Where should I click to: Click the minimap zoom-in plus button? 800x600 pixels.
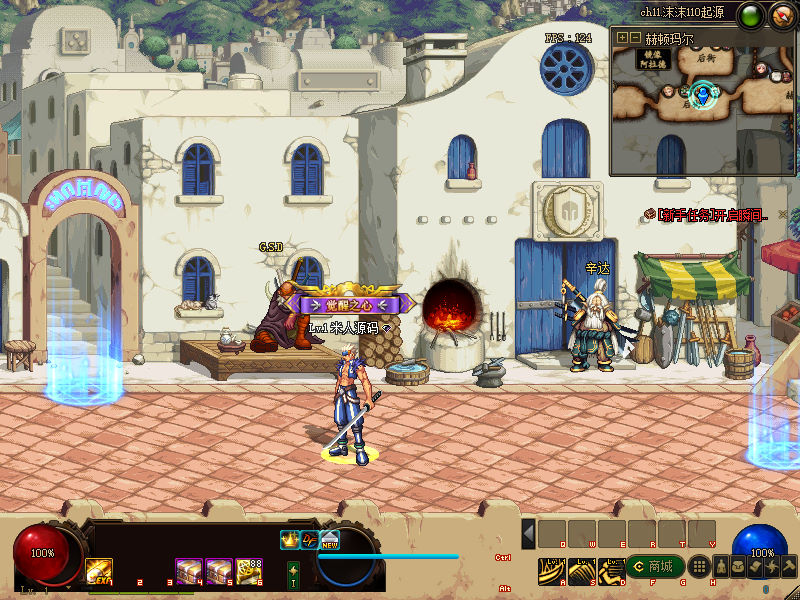(x=623, y=38)
